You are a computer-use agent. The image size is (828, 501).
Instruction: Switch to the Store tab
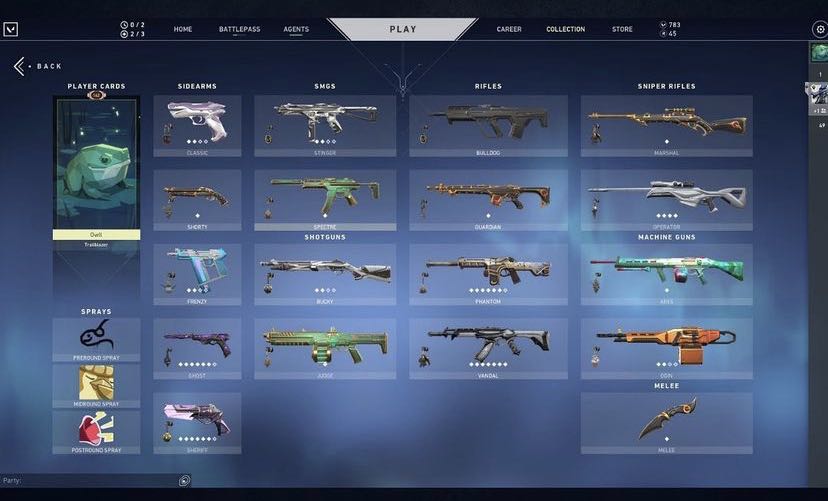[622, 29]
